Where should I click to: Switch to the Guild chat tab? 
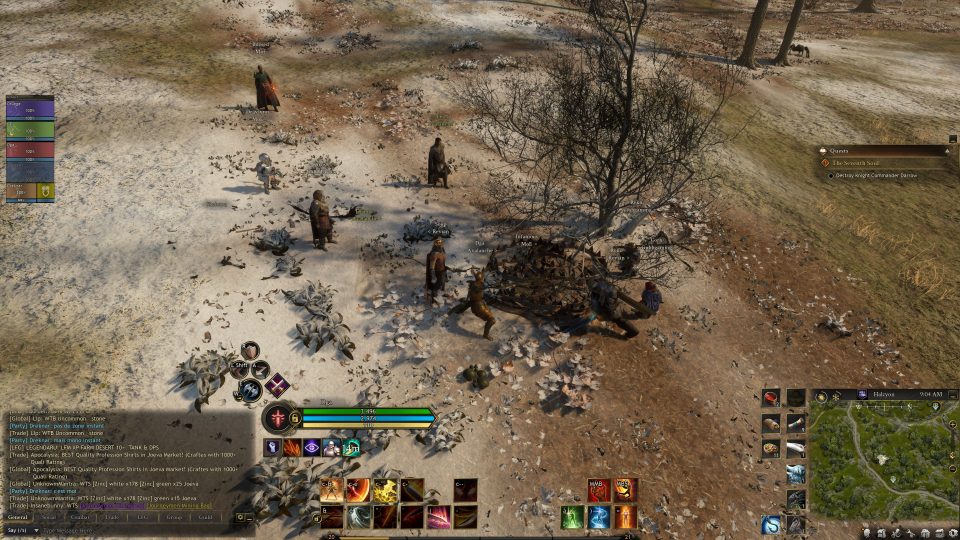[205, 517]
